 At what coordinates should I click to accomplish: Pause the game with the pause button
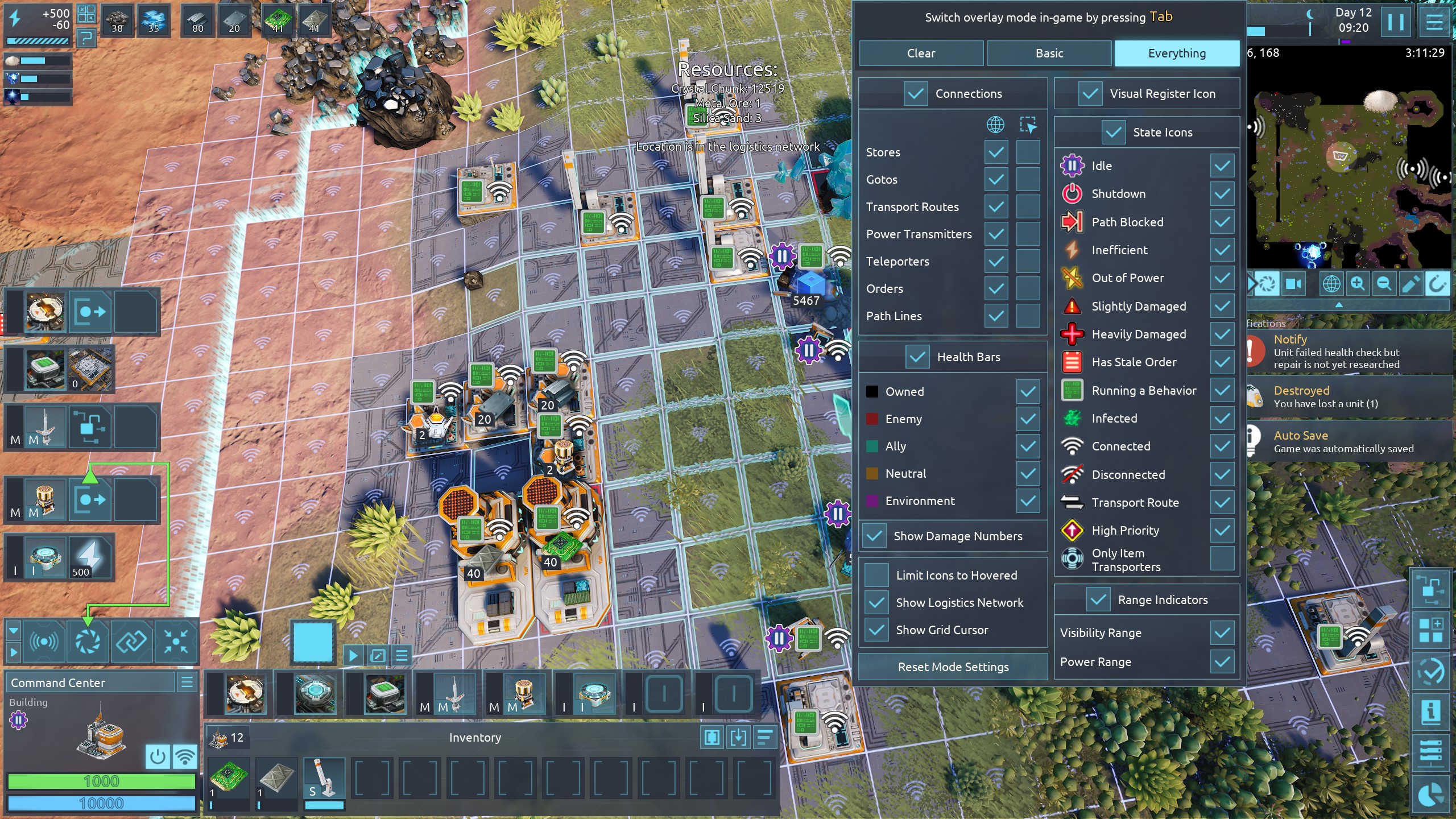click(1396, 23)
